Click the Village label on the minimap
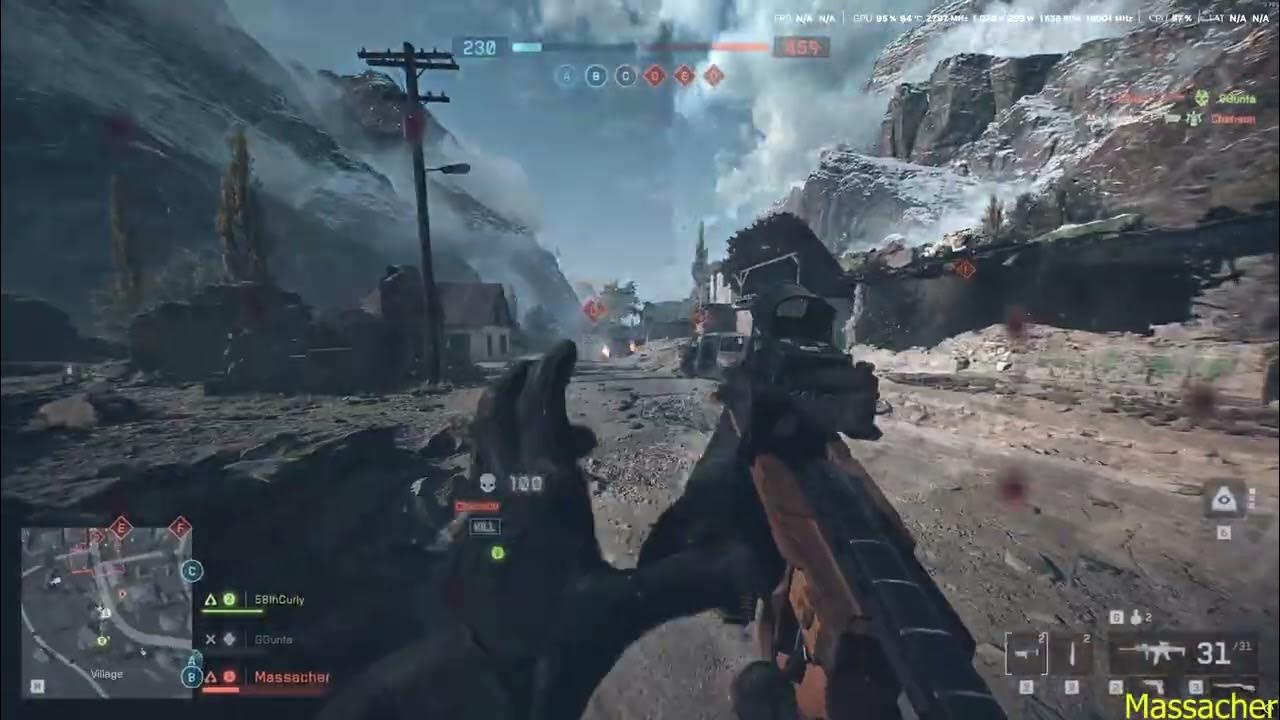The height and width of the screenshot is (720, 1280). tap(107, 674)
